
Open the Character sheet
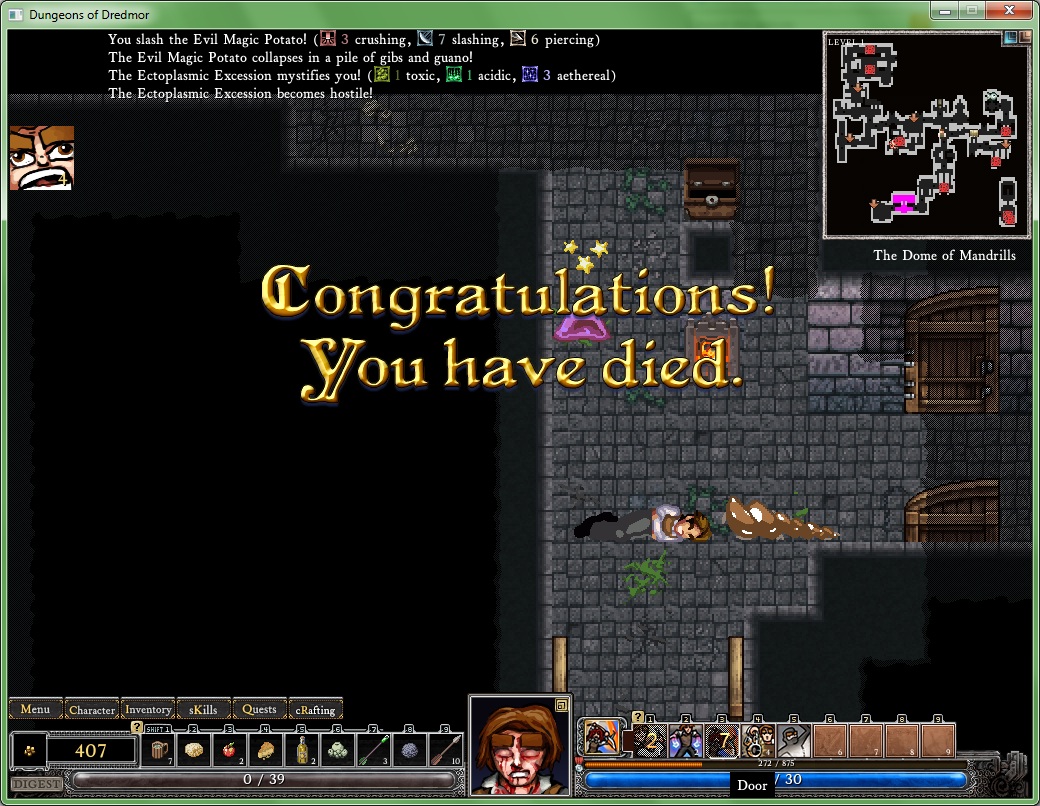(92, 709)
